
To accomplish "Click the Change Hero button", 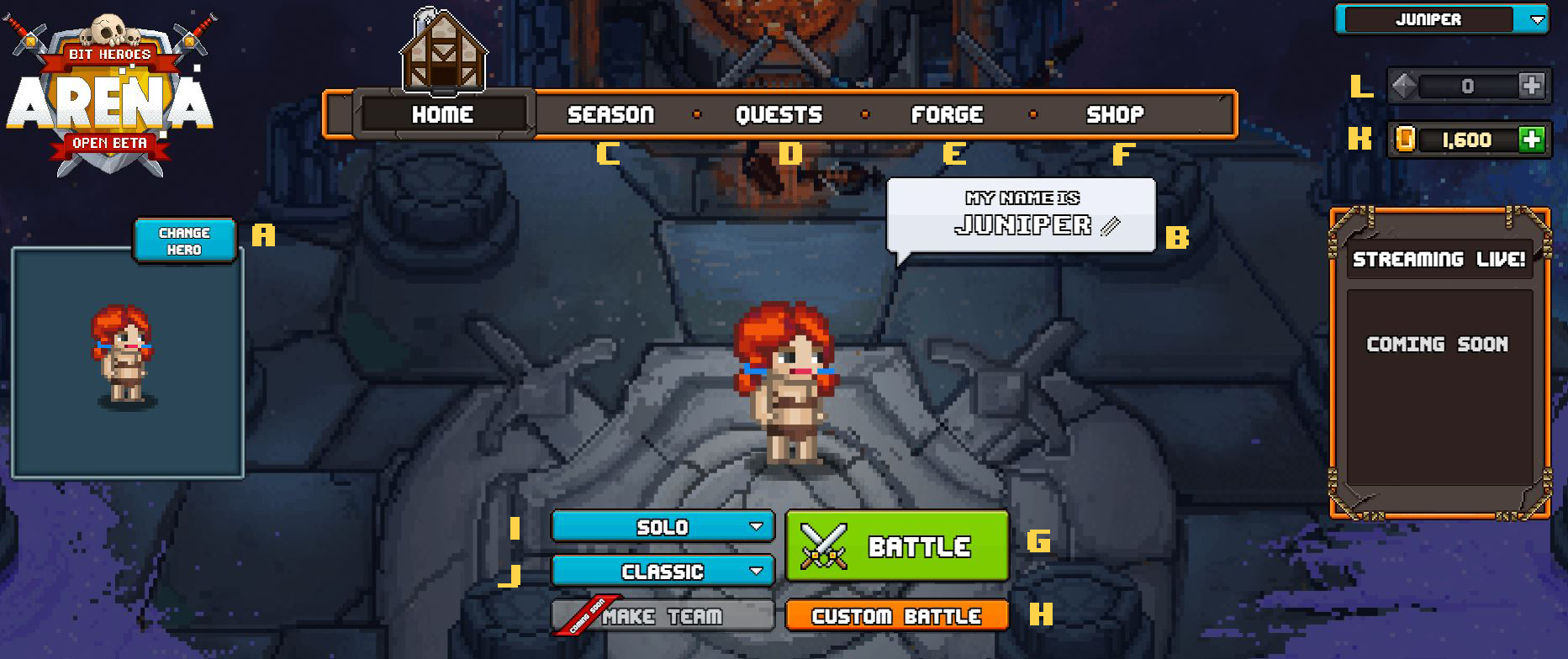I will pyautogui.click(x=184, y=241).
